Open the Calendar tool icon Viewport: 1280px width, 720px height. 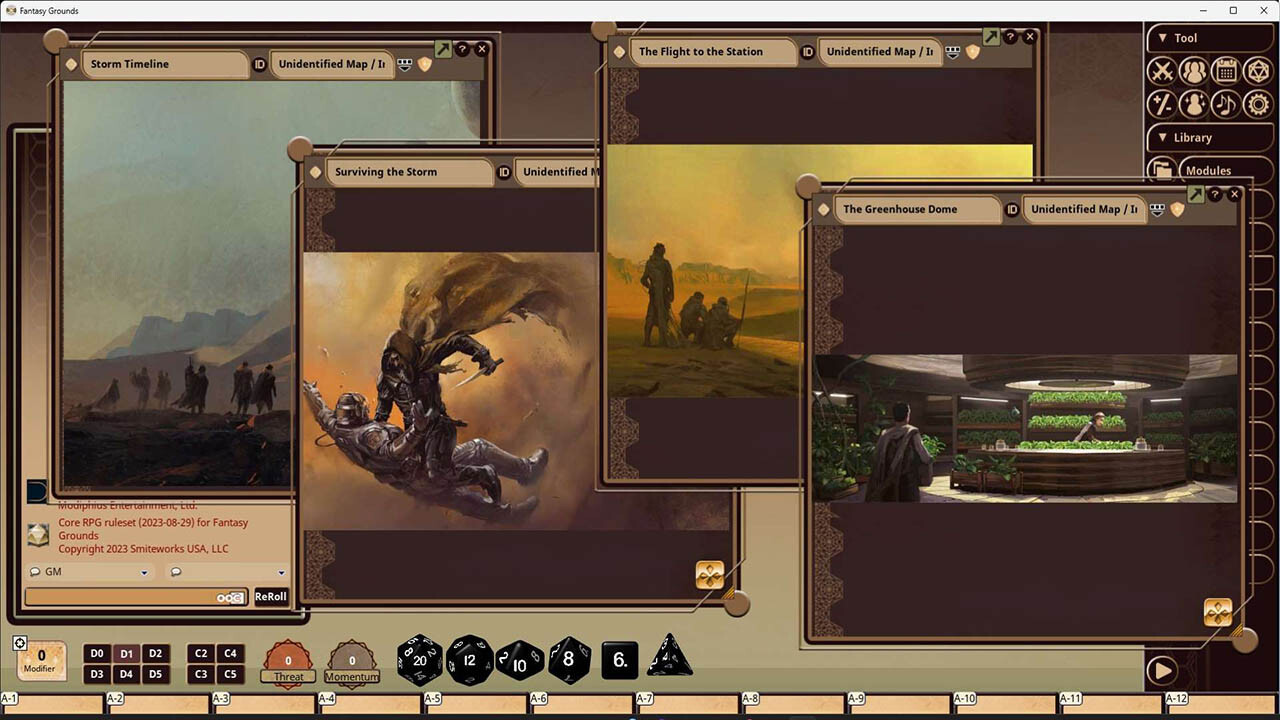coord(1227,70)
